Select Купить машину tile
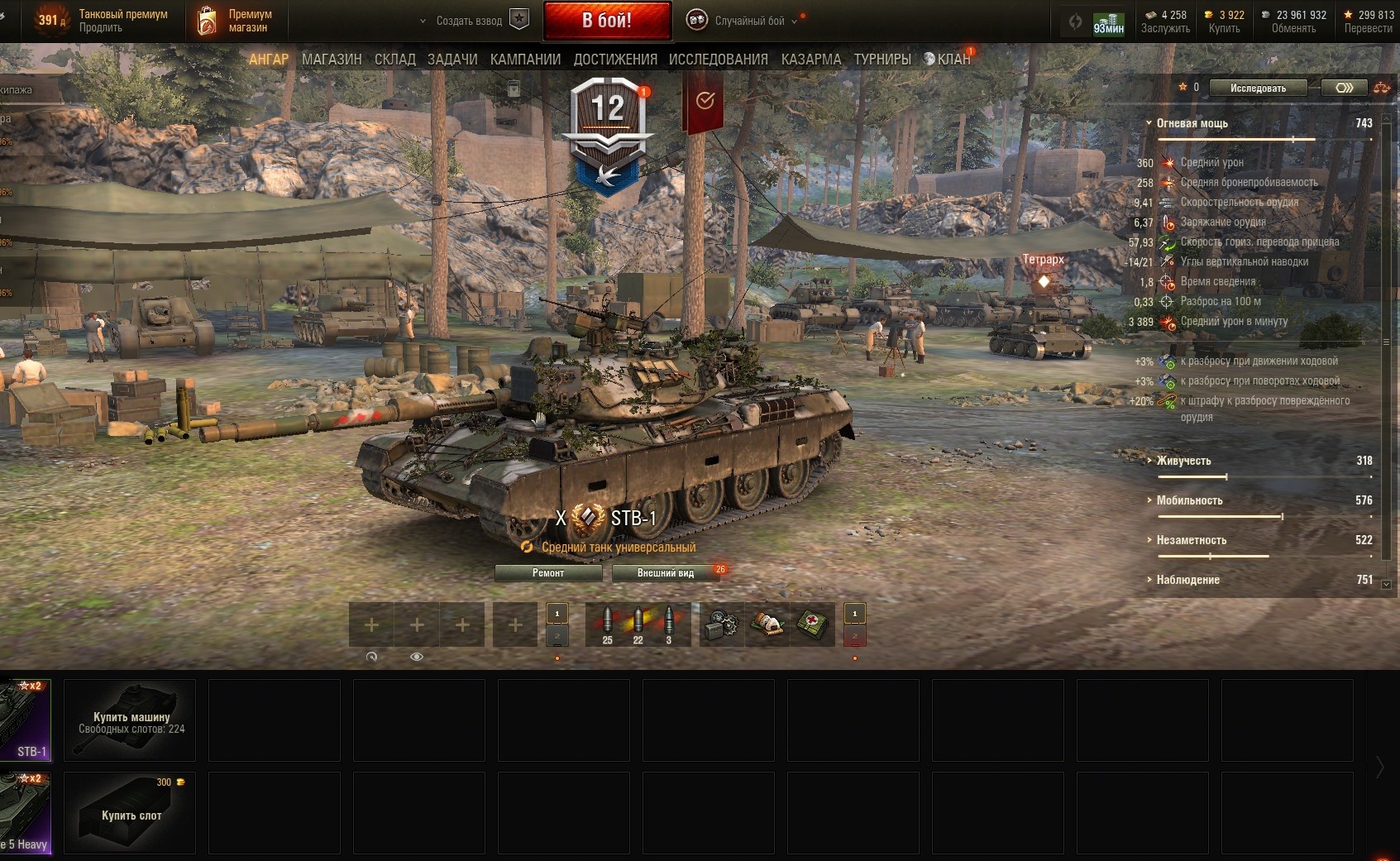 point(130,720)
